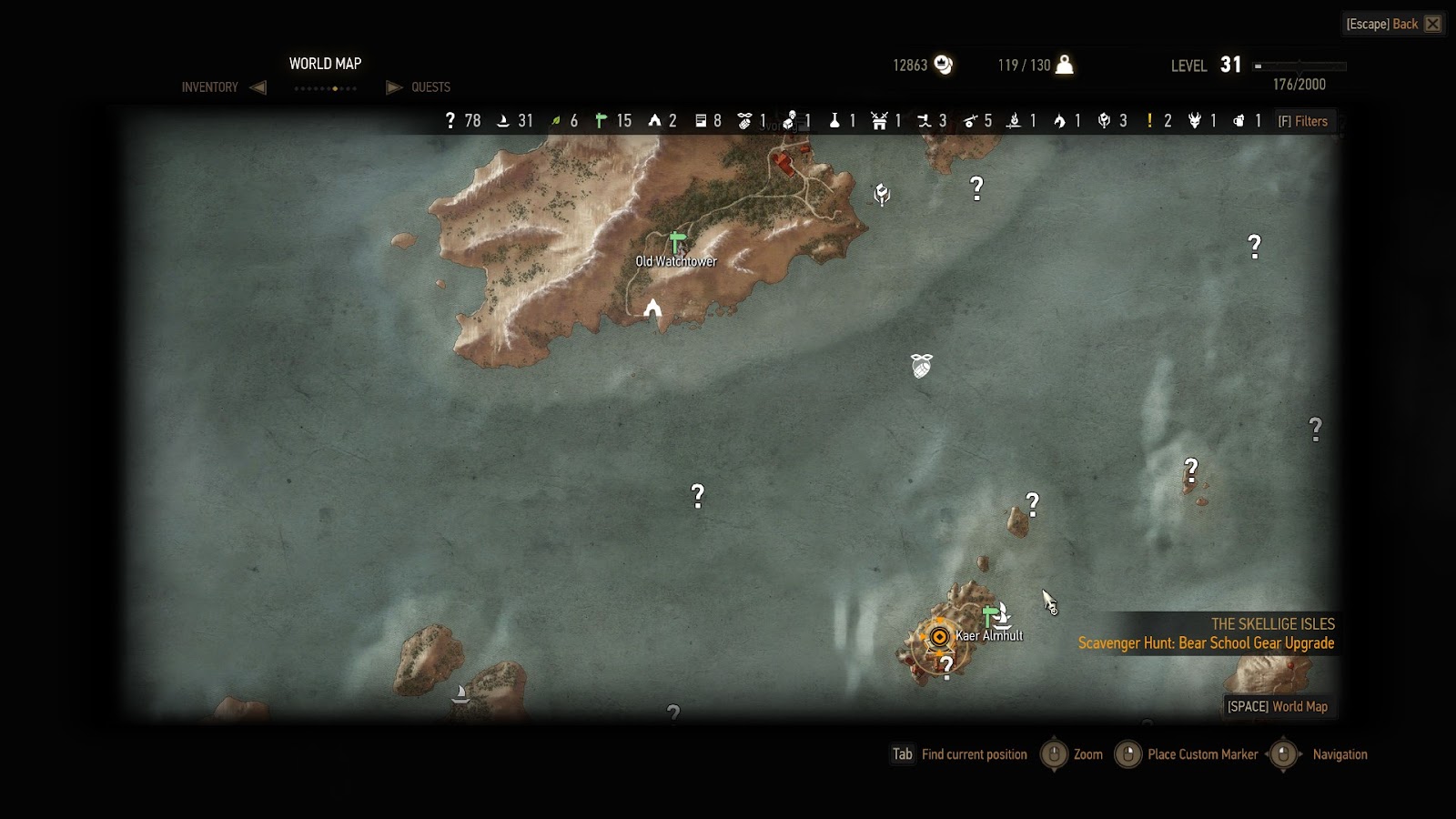Image resolution: width=1456 pixels, height=819 pixels.
Task: Switch to the Quests panel
Action: (x=430, y=87)
